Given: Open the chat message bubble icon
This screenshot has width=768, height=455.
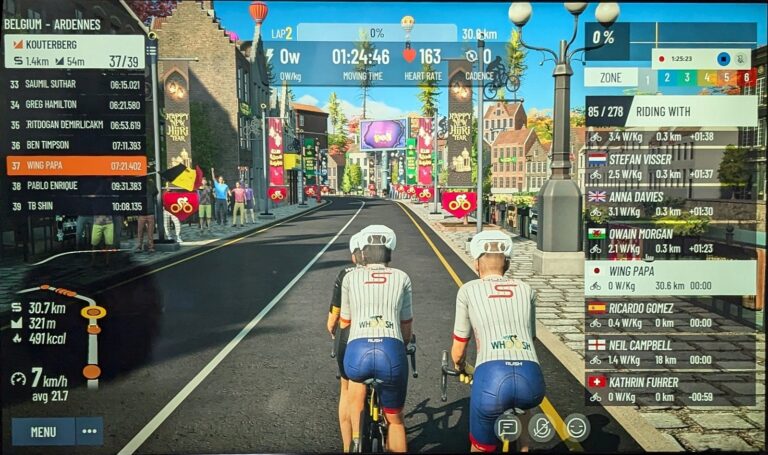Looking at the screenshot, I should (508, 428).
